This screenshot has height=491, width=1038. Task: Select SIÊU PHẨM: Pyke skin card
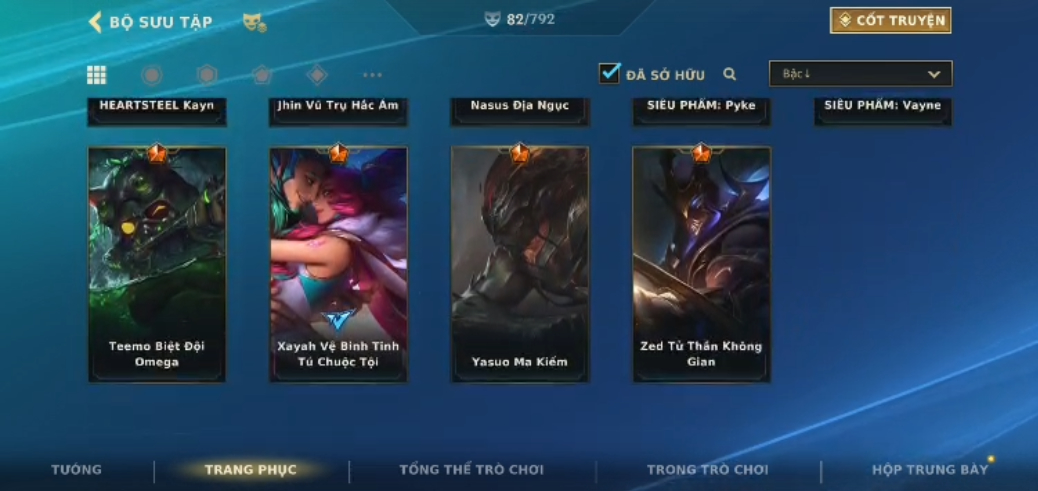pos(701,108)
